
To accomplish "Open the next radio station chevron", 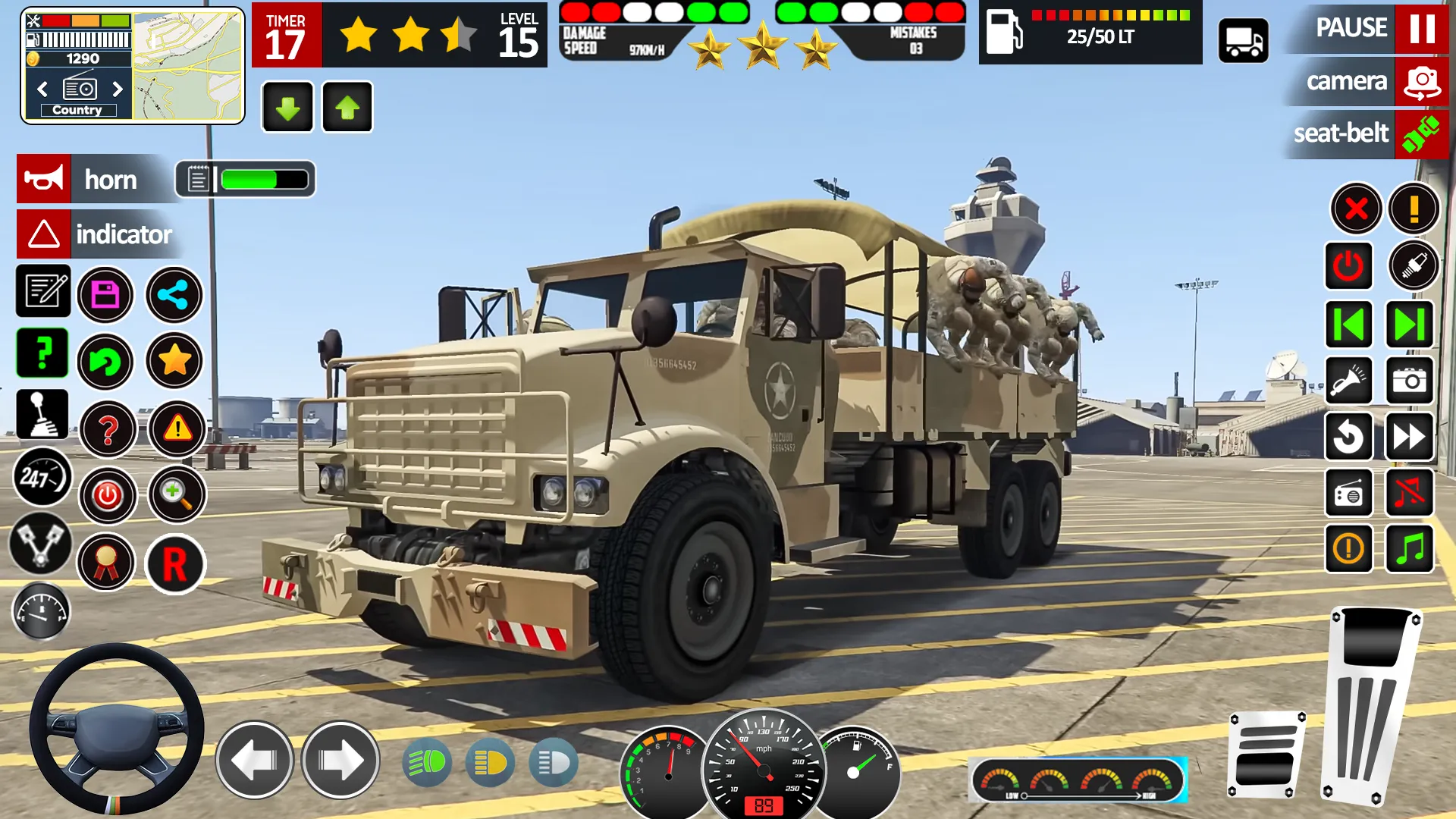I will click(x=118, y=89).
